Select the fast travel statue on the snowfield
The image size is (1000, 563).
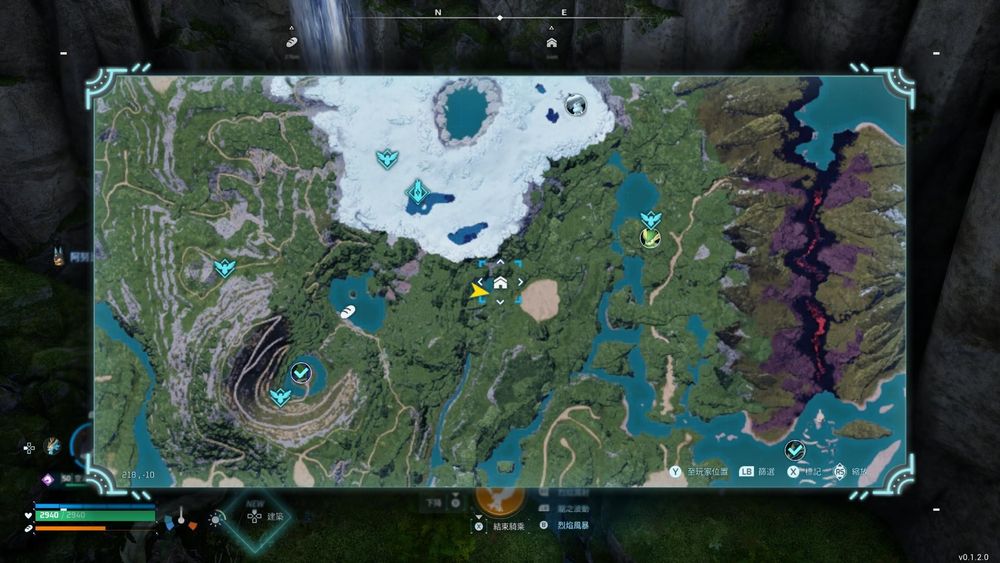click(387, 158)
